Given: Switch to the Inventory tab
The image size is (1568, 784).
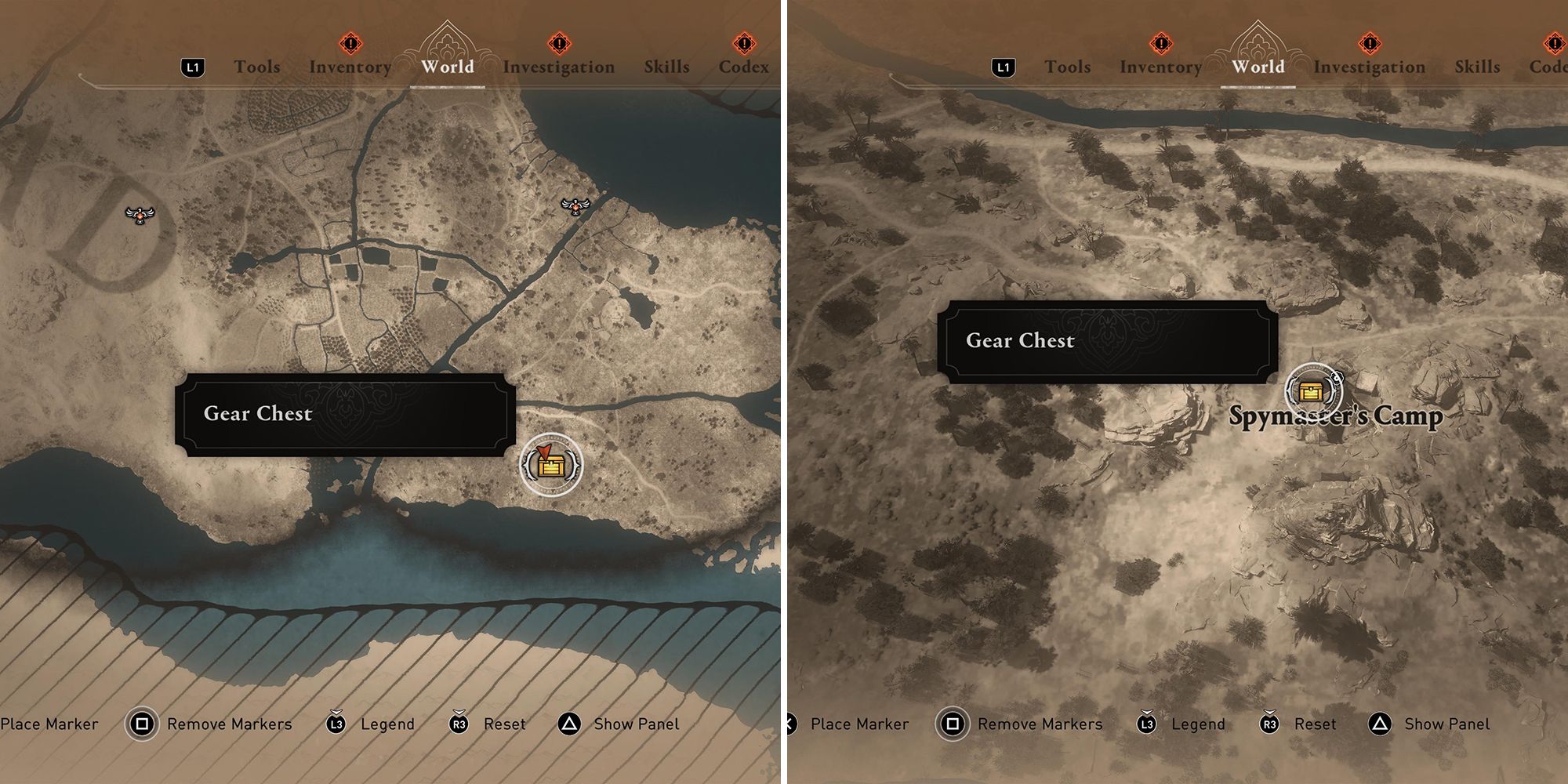Looking at the screenshot, I should (350, 67).
